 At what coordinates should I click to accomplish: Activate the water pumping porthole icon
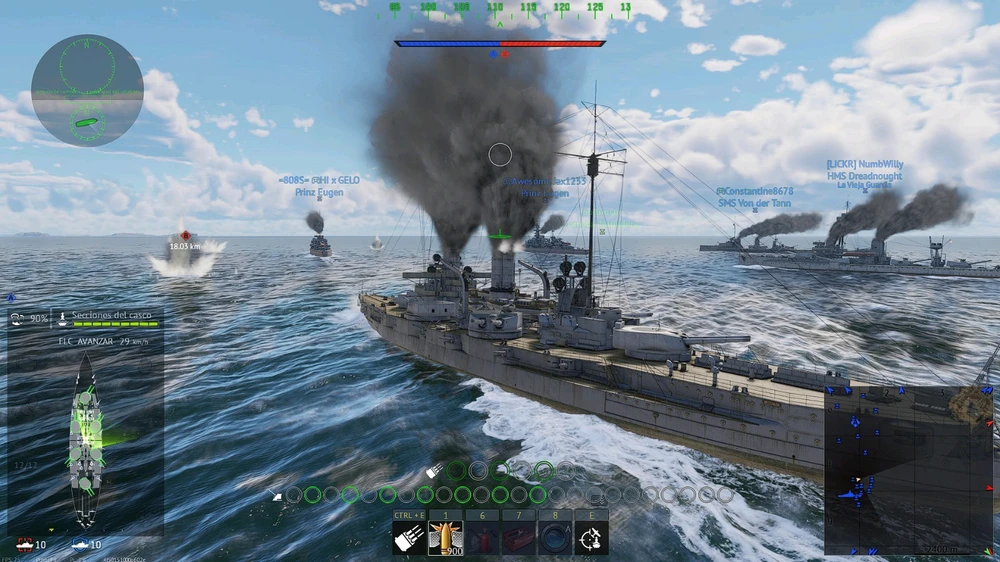click(555, 538)
